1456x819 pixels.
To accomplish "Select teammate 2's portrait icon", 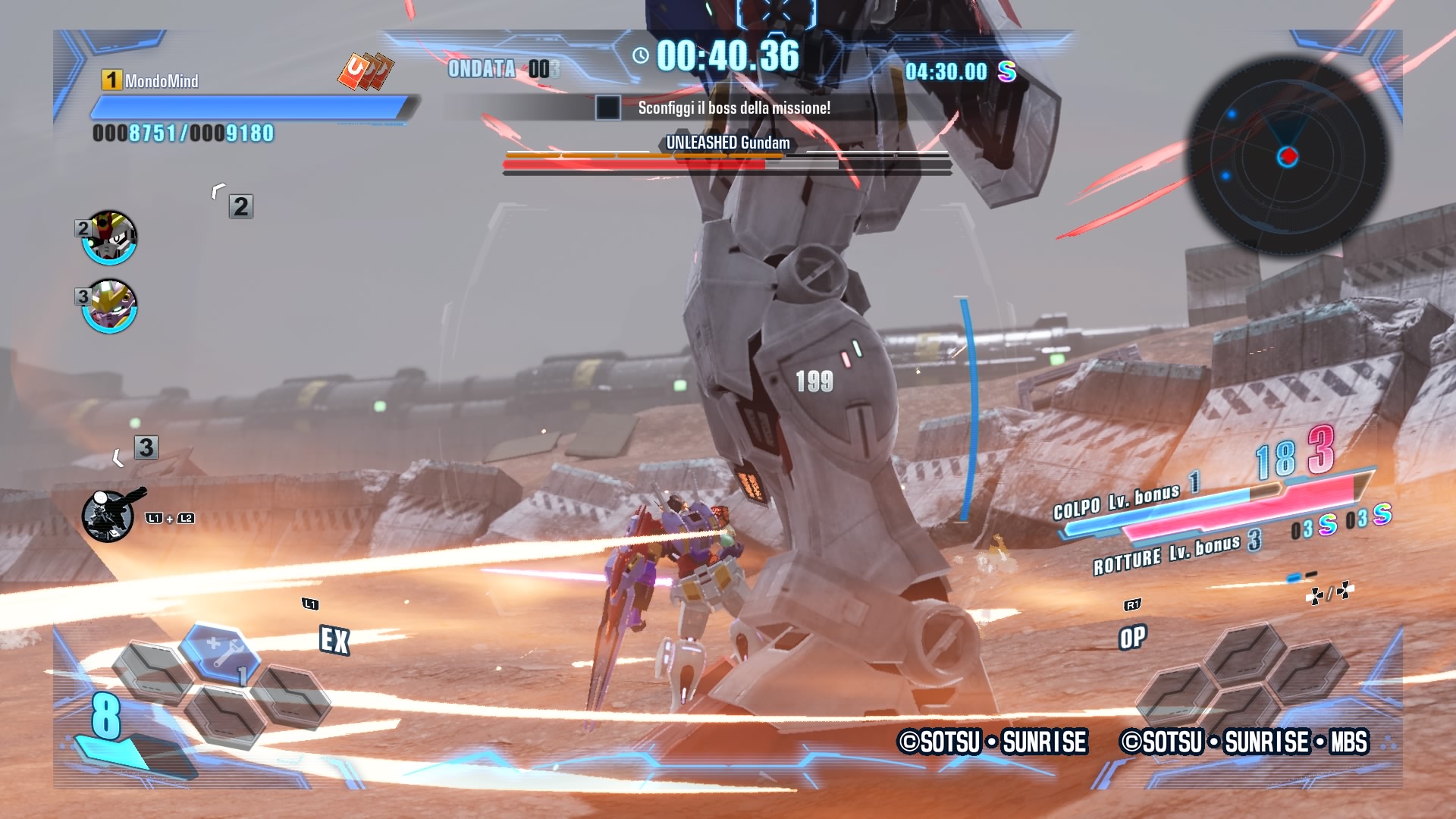I will (x=110, y=238).
